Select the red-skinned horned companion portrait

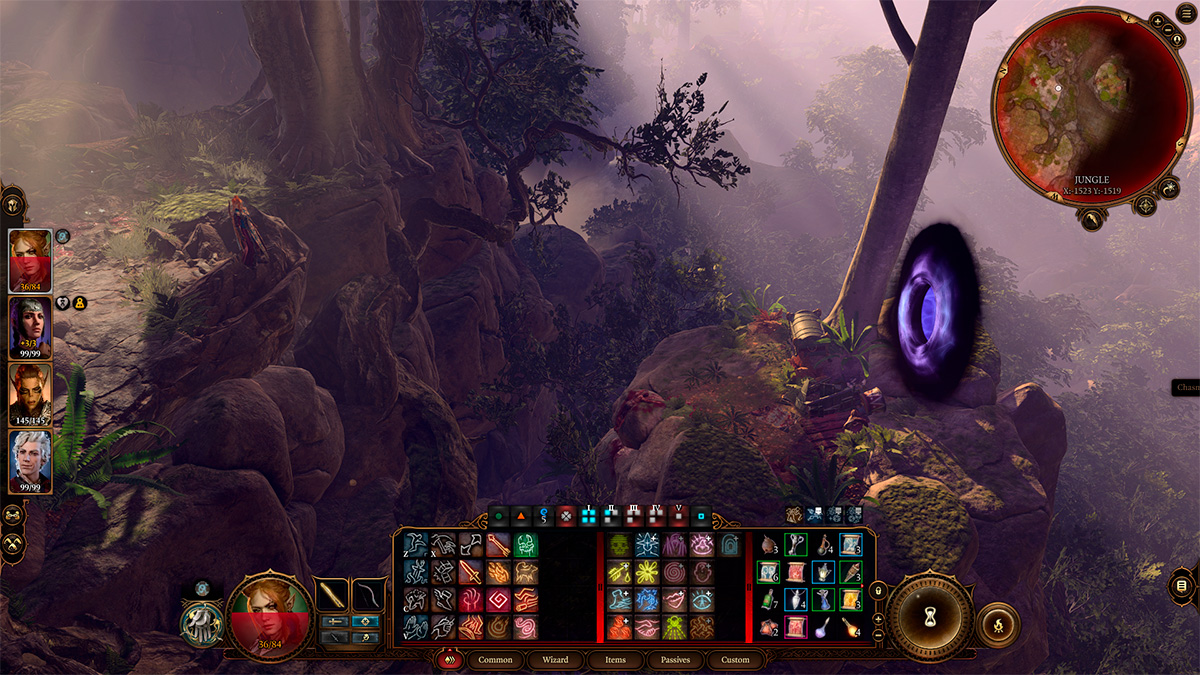click(29, 394)
